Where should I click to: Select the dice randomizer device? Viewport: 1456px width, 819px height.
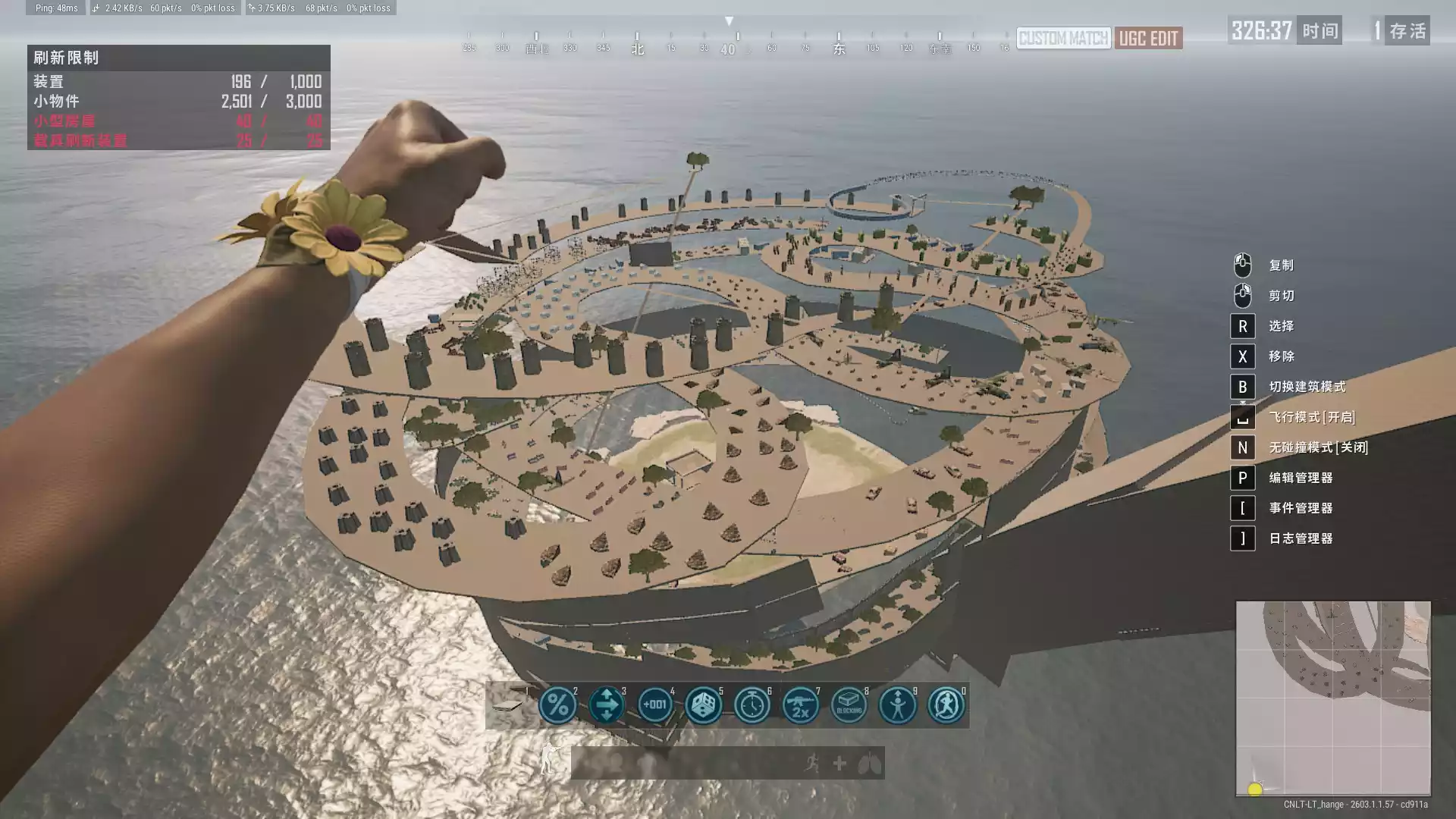click(704, 705)
